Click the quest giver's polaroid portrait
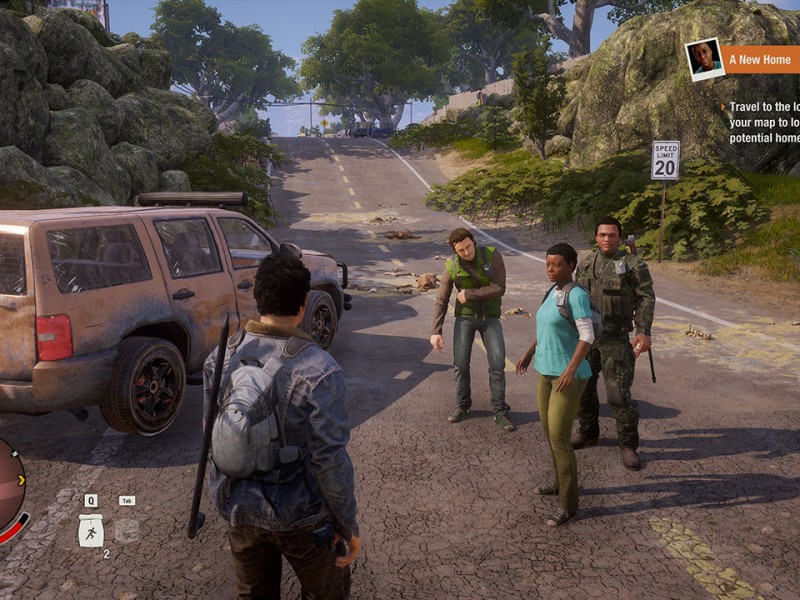The width and height of the screenshot is (800, 600). click(704, 58)
